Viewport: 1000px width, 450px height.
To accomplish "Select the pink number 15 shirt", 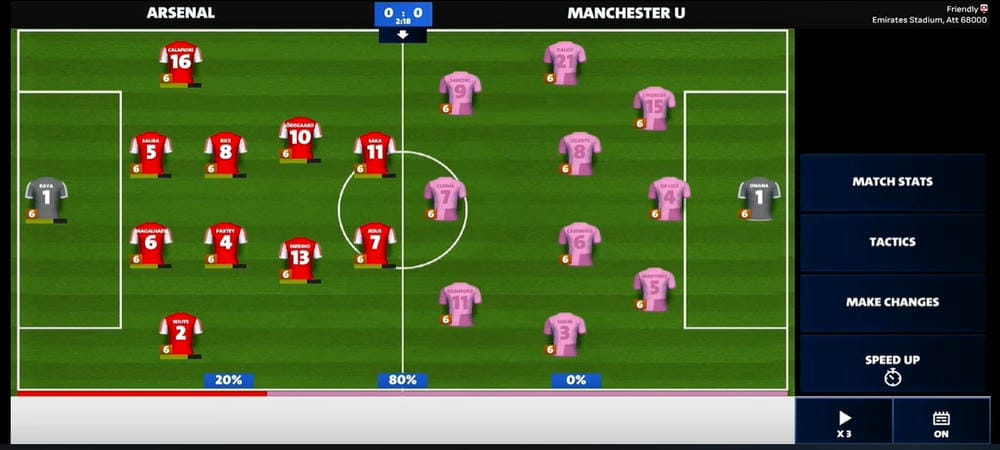I will 654,108.
